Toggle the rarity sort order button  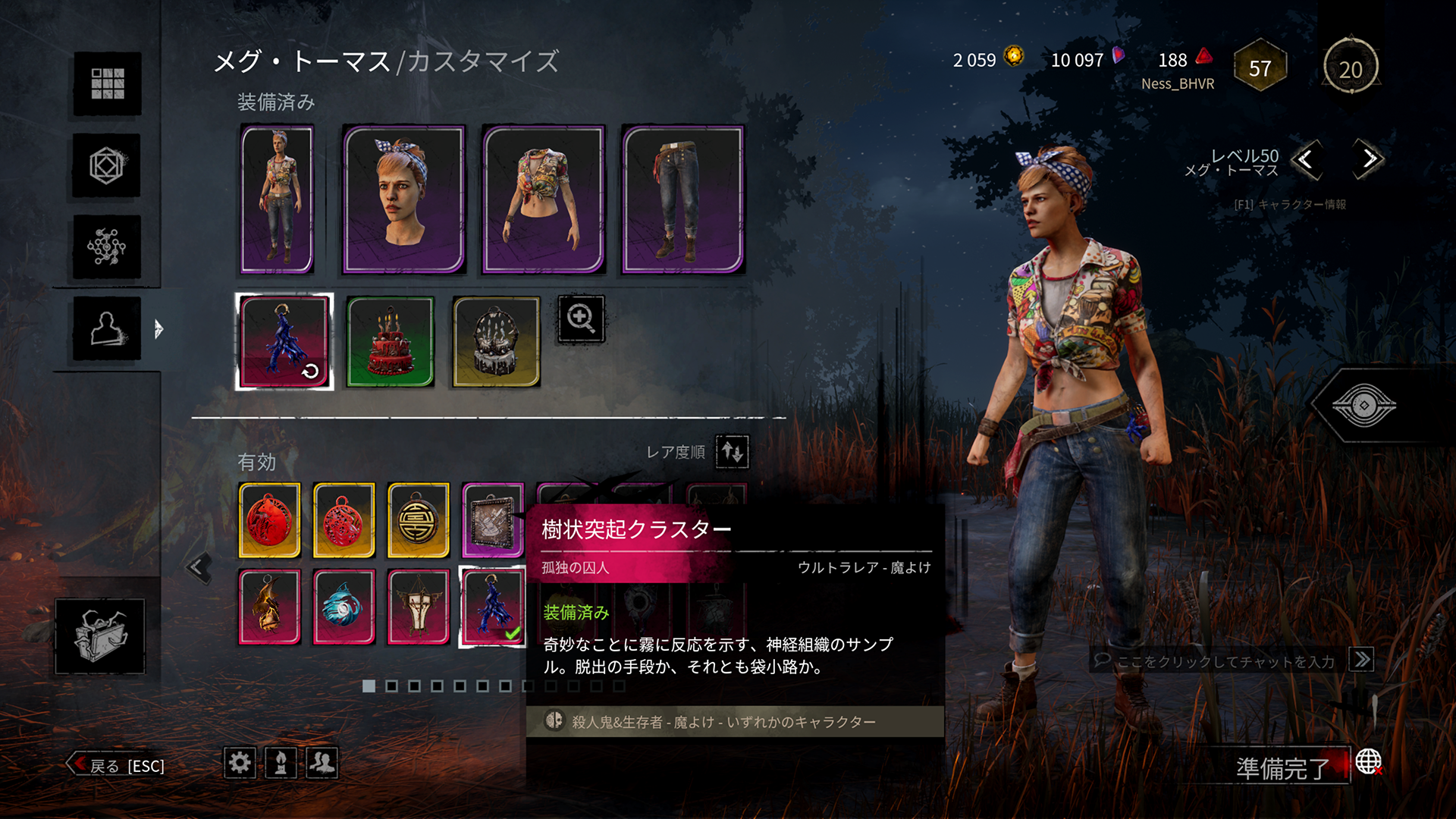[732, 452]
